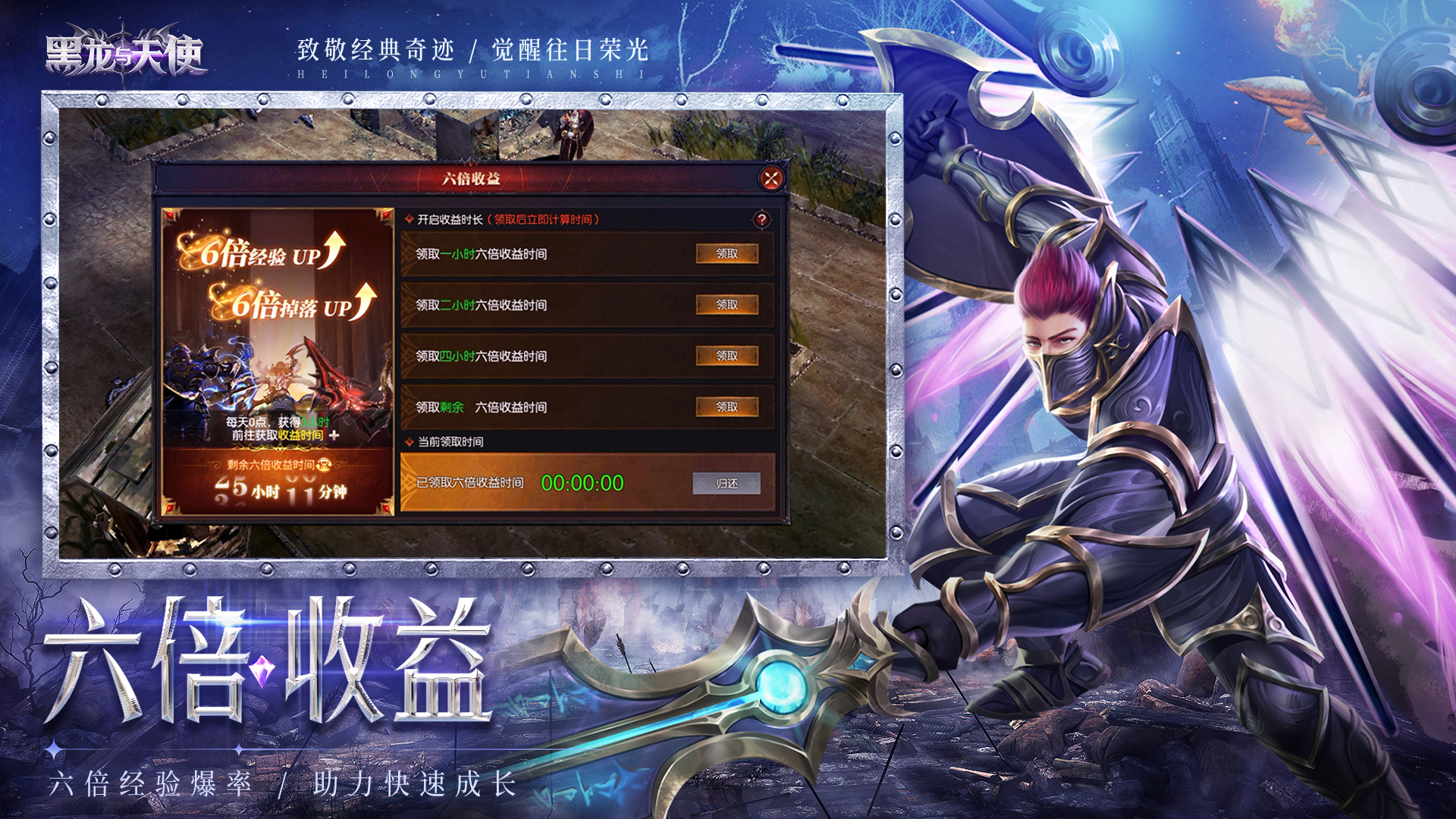Claim 四小时 of sixfold benefit time
Screen dimensions: 1456x819
point(730,355)
